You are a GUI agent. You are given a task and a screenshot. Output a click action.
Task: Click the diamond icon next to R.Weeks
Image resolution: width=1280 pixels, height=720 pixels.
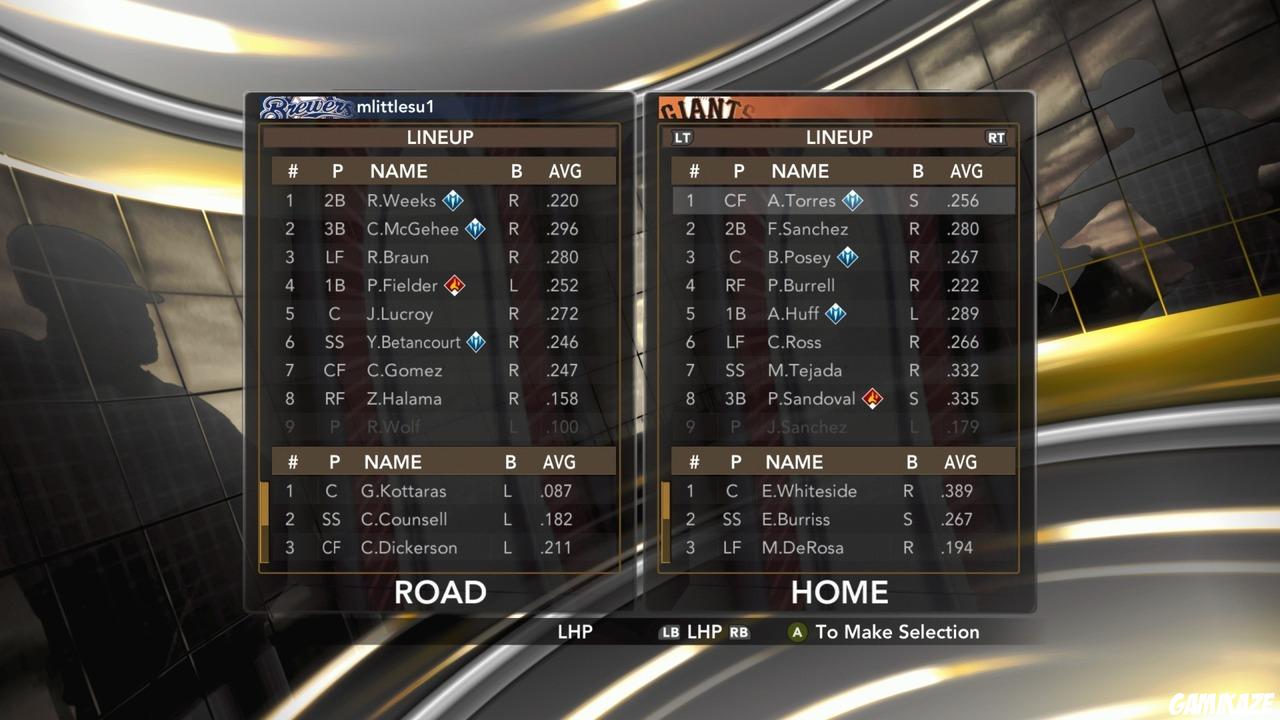[x=451, y=200]
